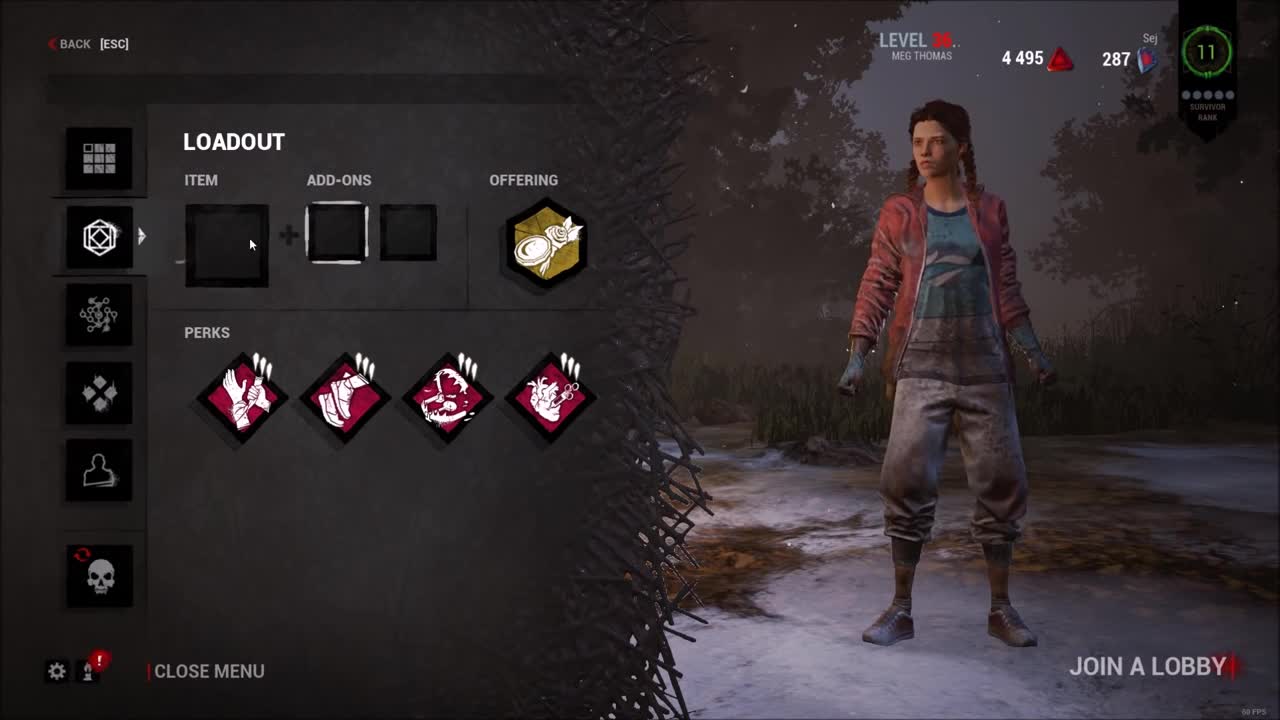Click the skull icon at sidebar bottom
This screenshot has width=1280, height=720.
pyautogui.click(x=98, y=575)
